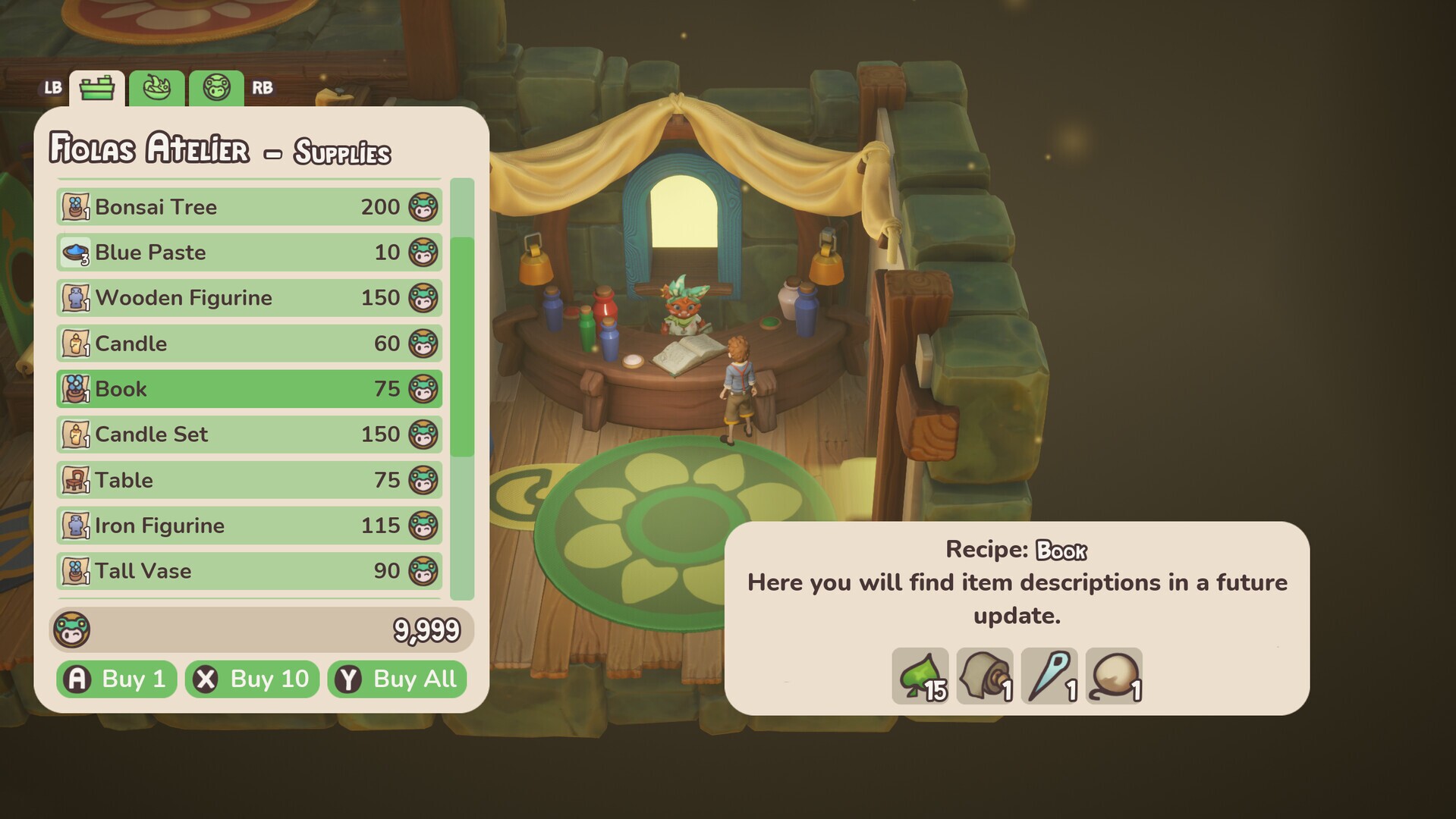The height and width of the screenshot is (819, 1456).
Task: Switch to the frog face shop tab
Action: [215, 87]
